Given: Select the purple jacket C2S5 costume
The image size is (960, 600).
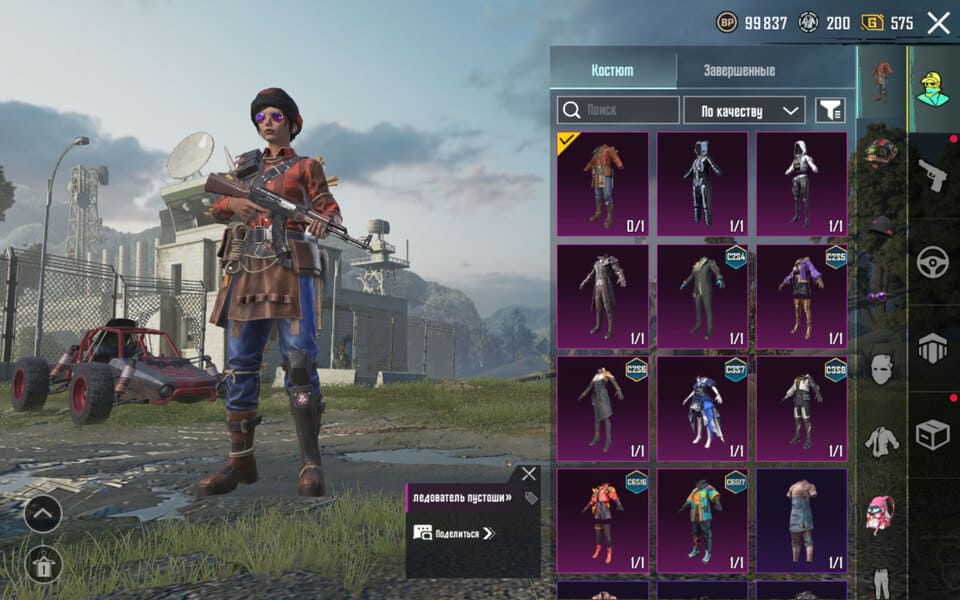Looking at the screenshot, I should pyautogui.click(x=801, y=296).
